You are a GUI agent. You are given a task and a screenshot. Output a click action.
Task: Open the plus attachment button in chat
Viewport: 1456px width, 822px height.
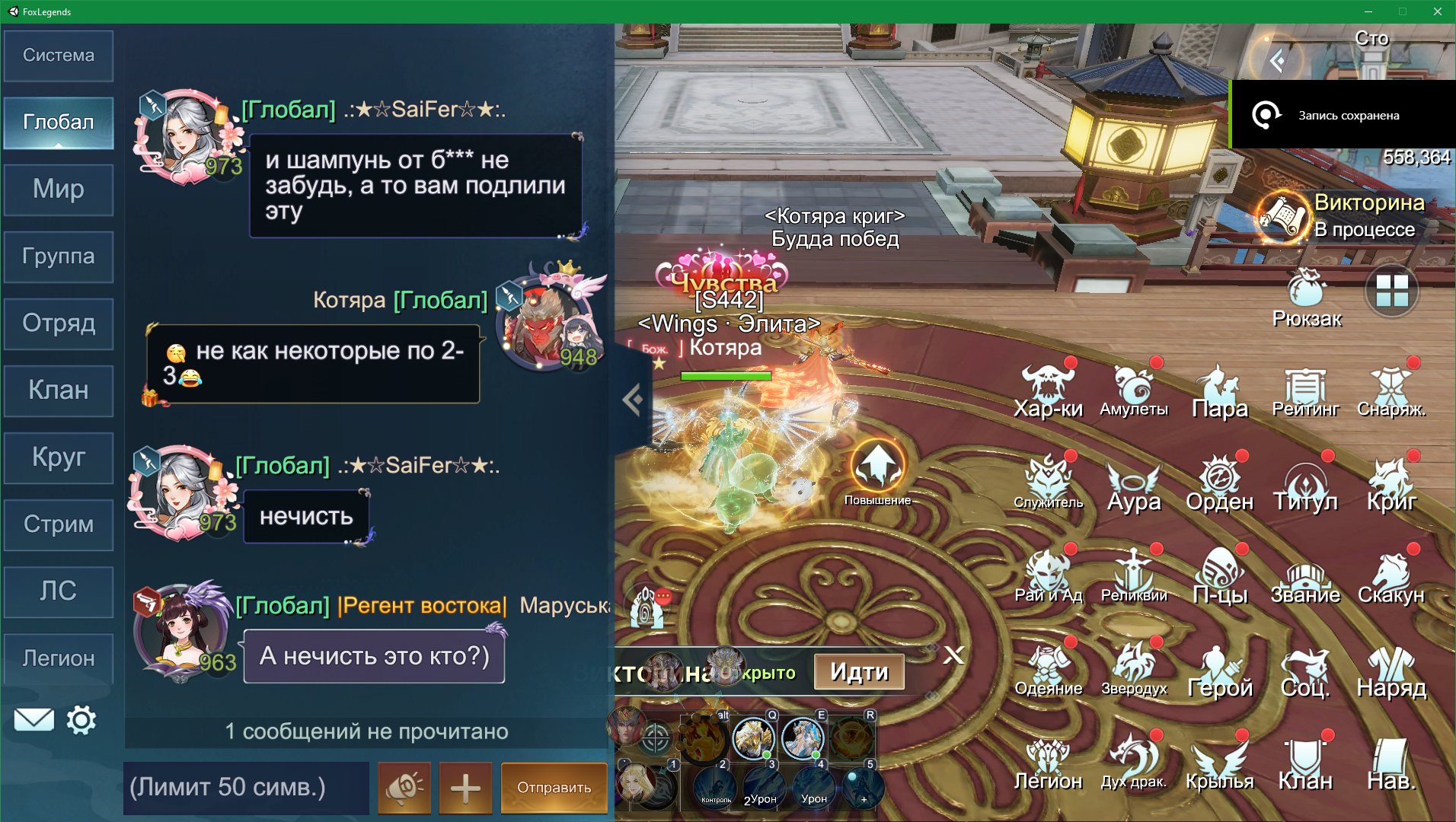(465, 788)
